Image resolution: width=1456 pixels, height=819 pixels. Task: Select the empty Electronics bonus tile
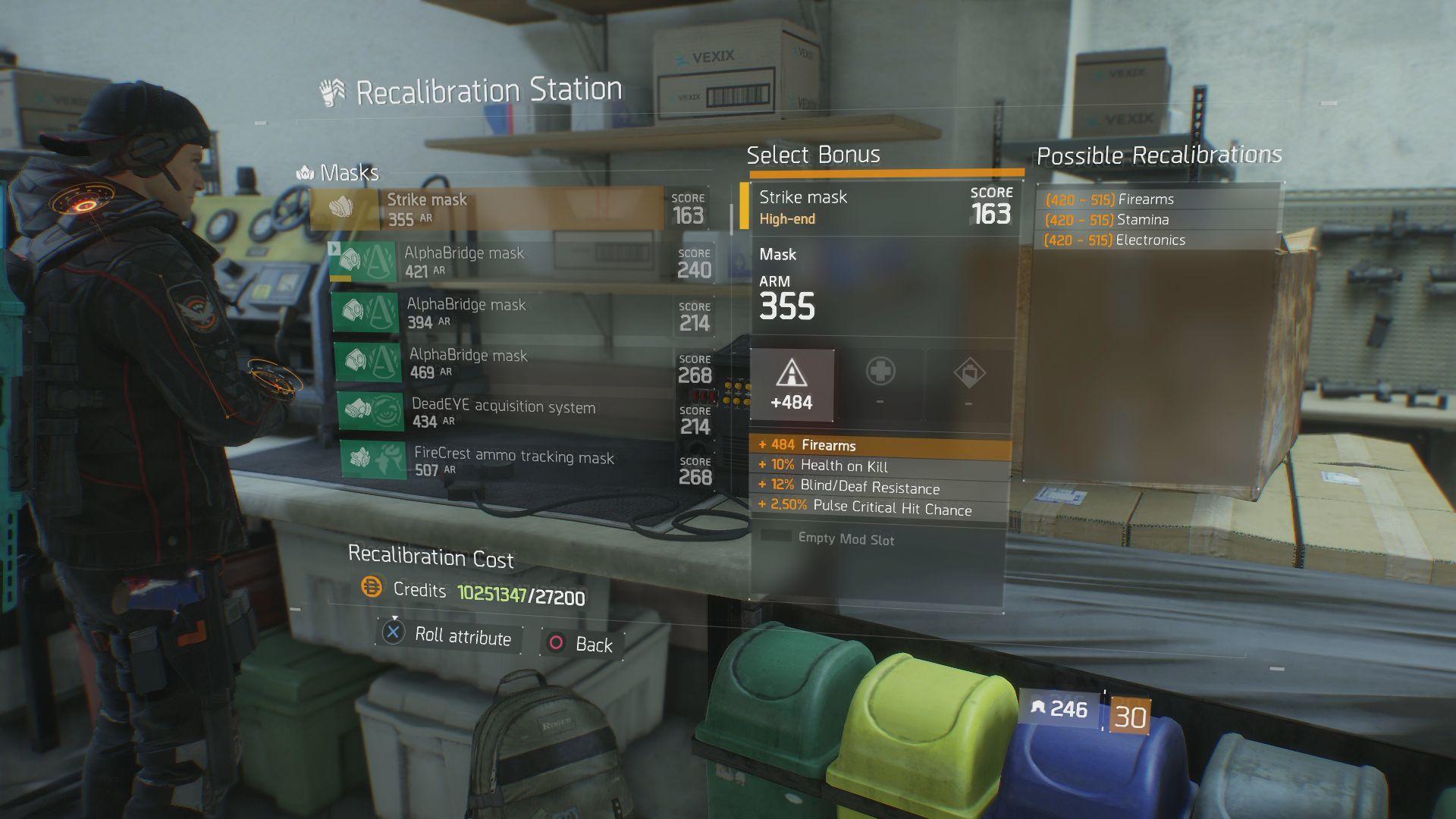click(x=968, y=384)
